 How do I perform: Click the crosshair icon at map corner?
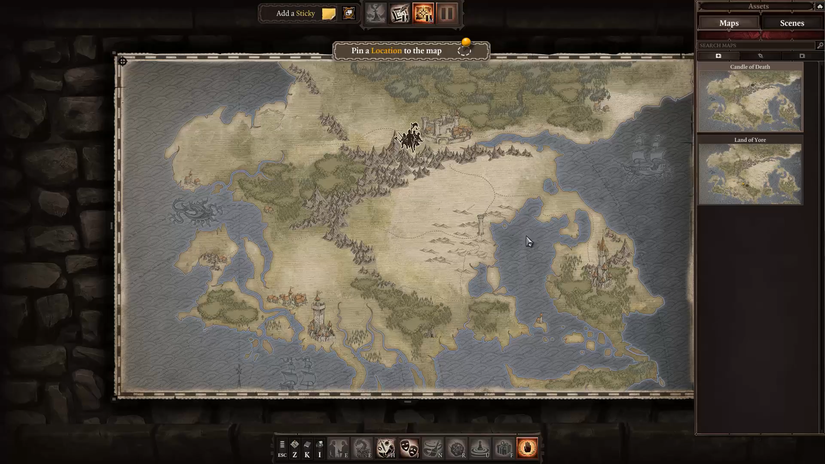click(123, 61)
